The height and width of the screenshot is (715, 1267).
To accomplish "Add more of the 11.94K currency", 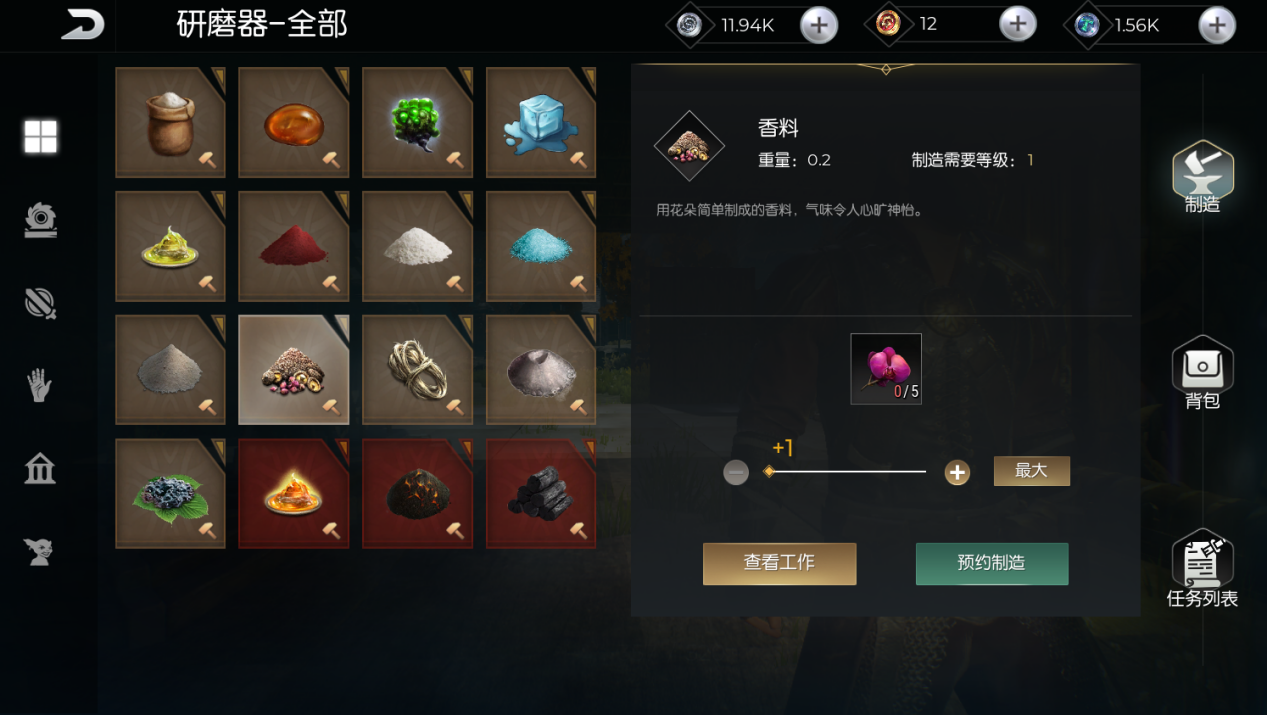I will pos(818,26).
